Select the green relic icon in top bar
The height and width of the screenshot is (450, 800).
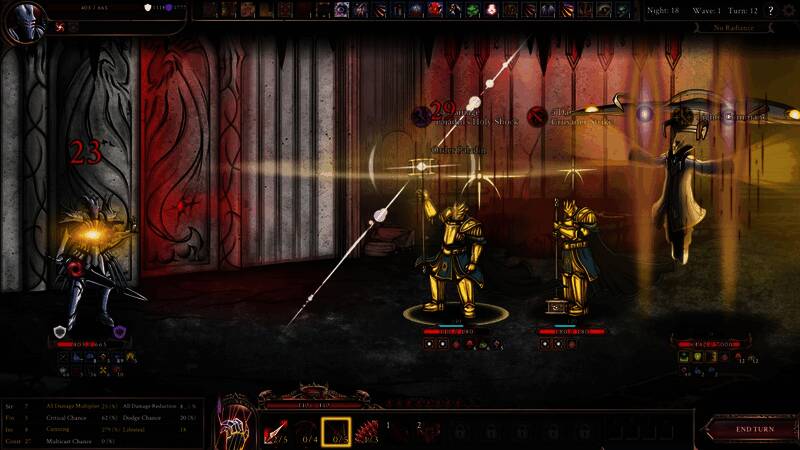(x=472, y=10)
